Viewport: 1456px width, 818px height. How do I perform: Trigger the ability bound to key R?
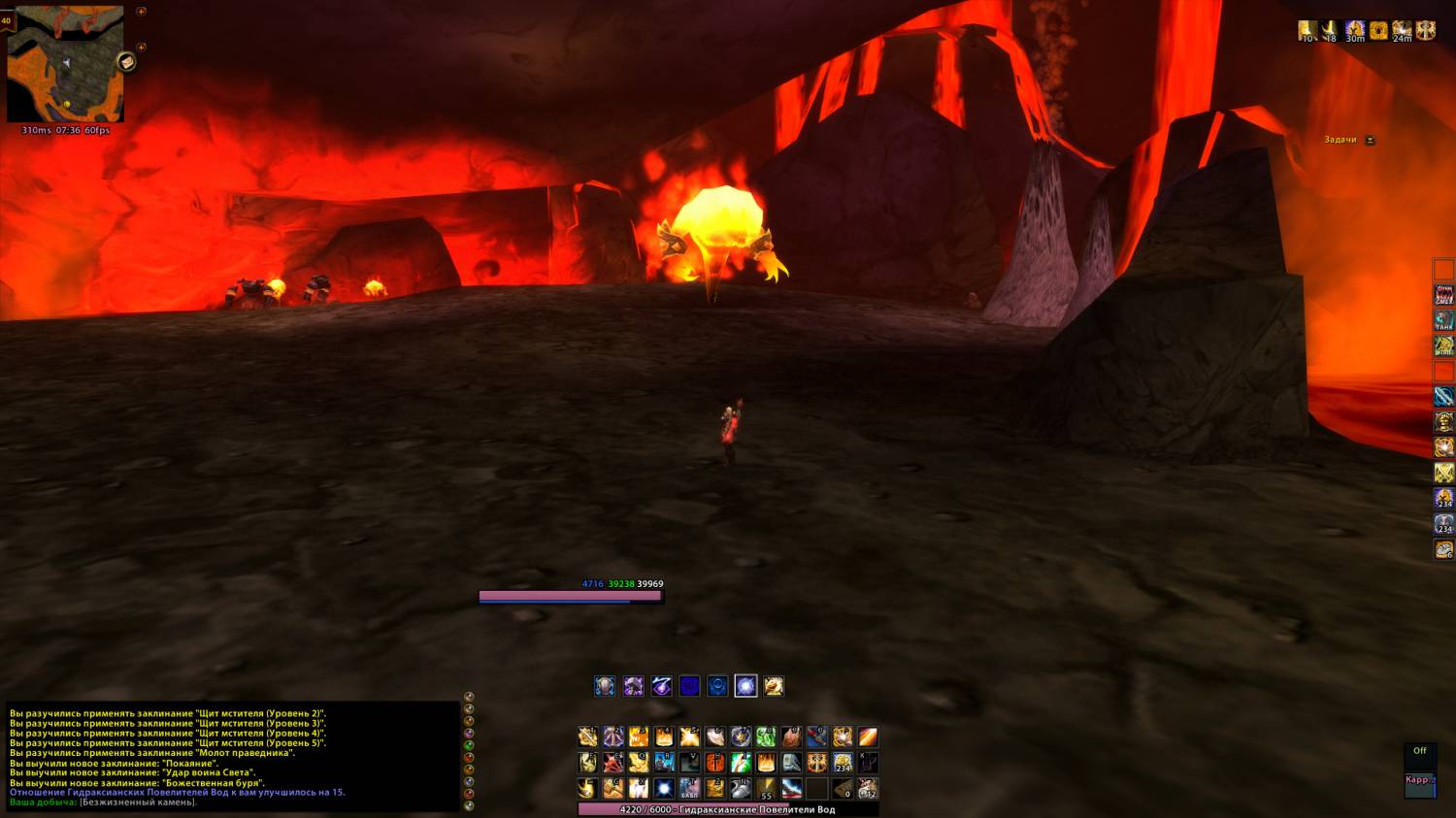(664, 763)
